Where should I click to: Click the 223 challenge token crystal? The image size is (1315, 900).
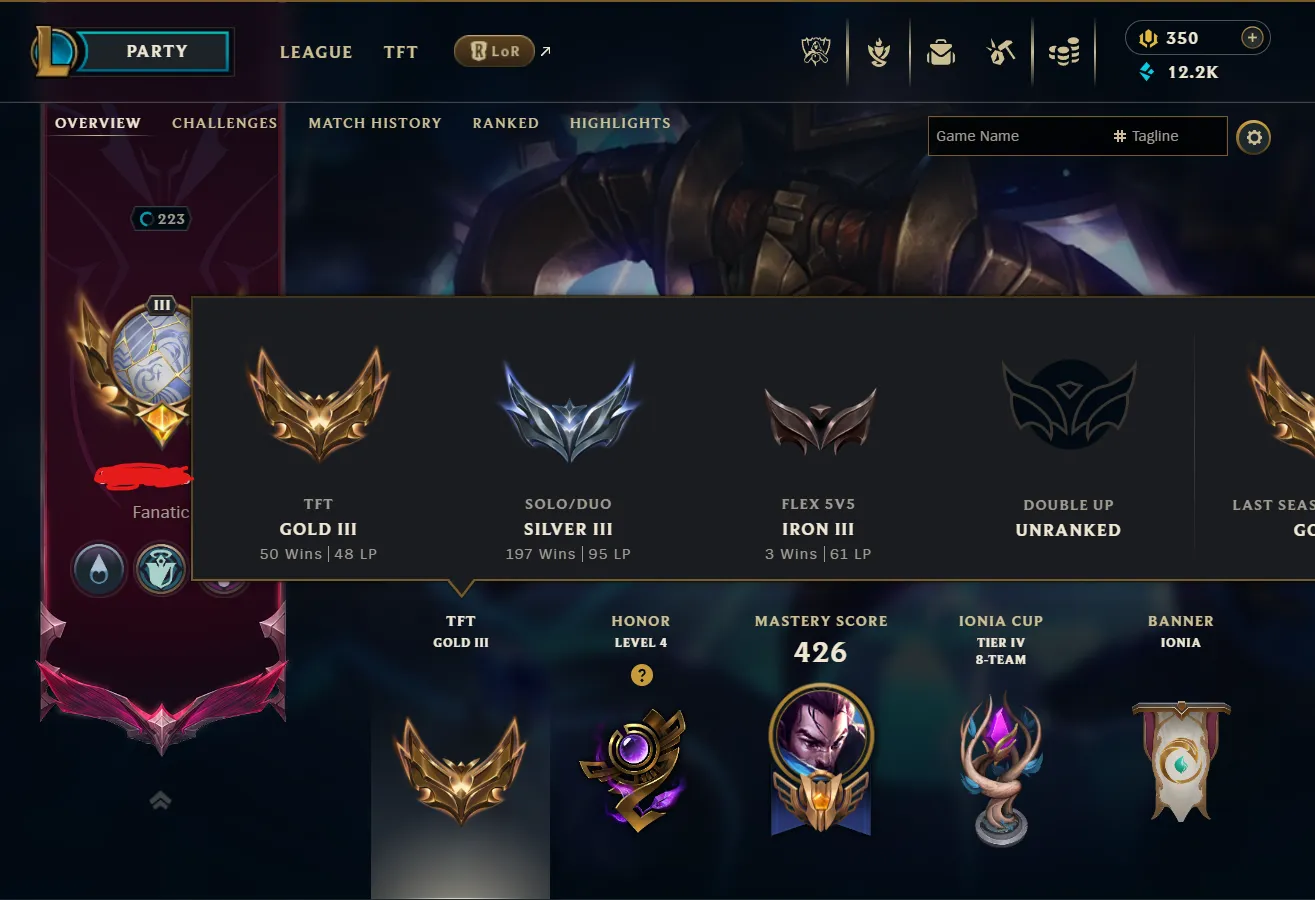[161, 218]
